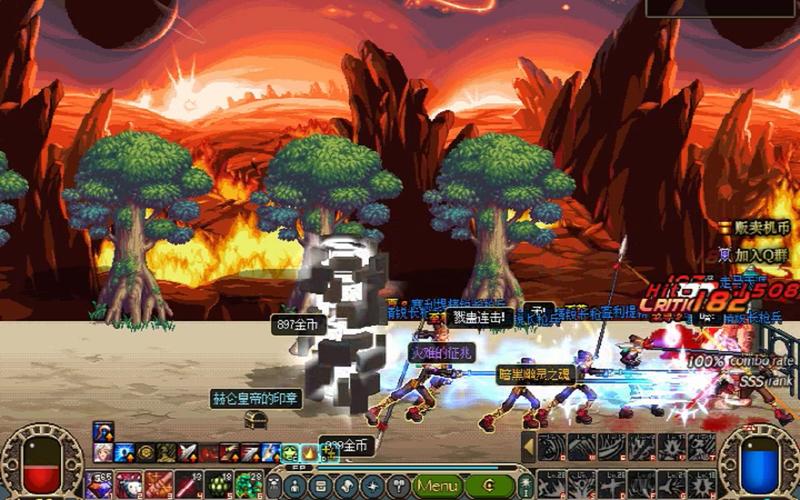
Task: Open the green Menu button
Action: pyautogui.click(x=438, y=485)
